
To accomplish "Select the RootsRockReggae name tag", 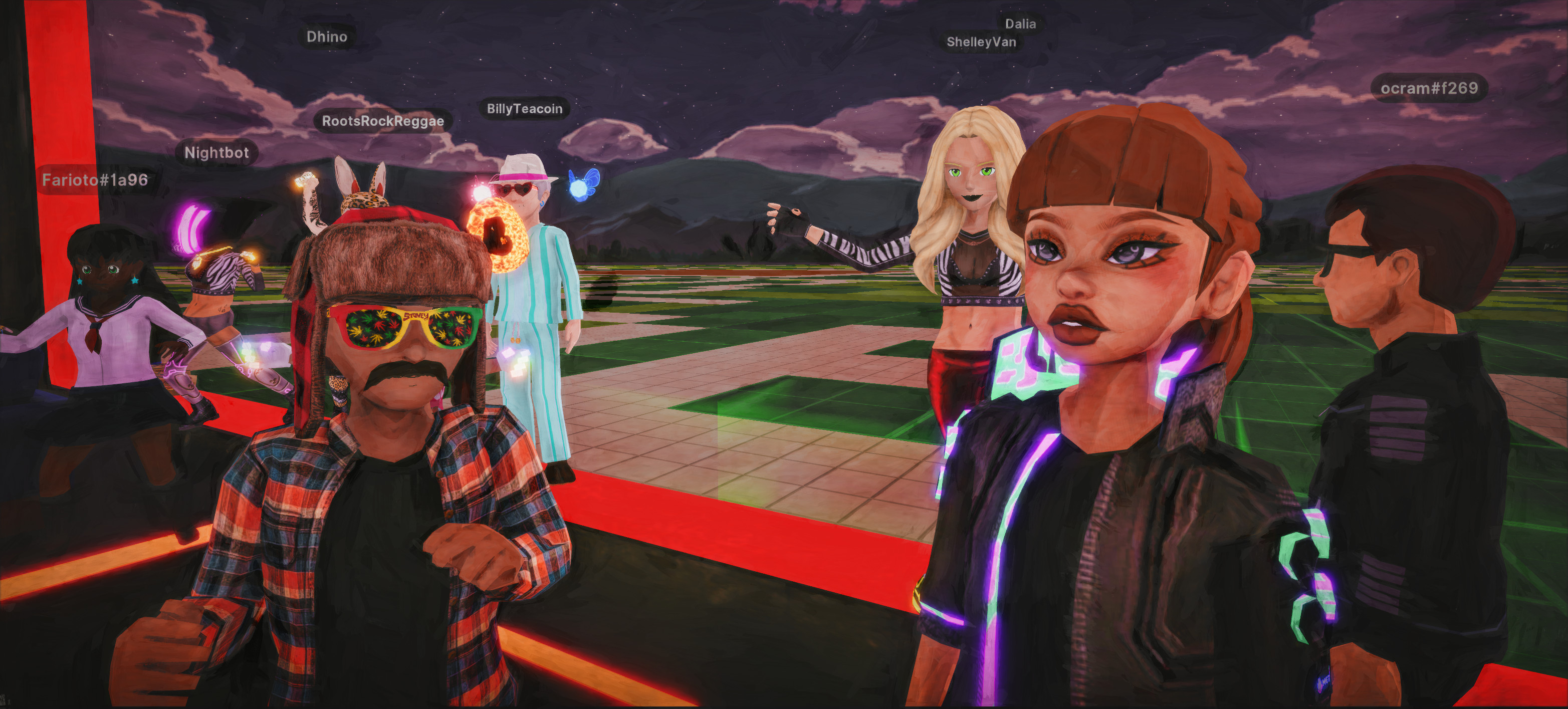I will tap(383, 121).
